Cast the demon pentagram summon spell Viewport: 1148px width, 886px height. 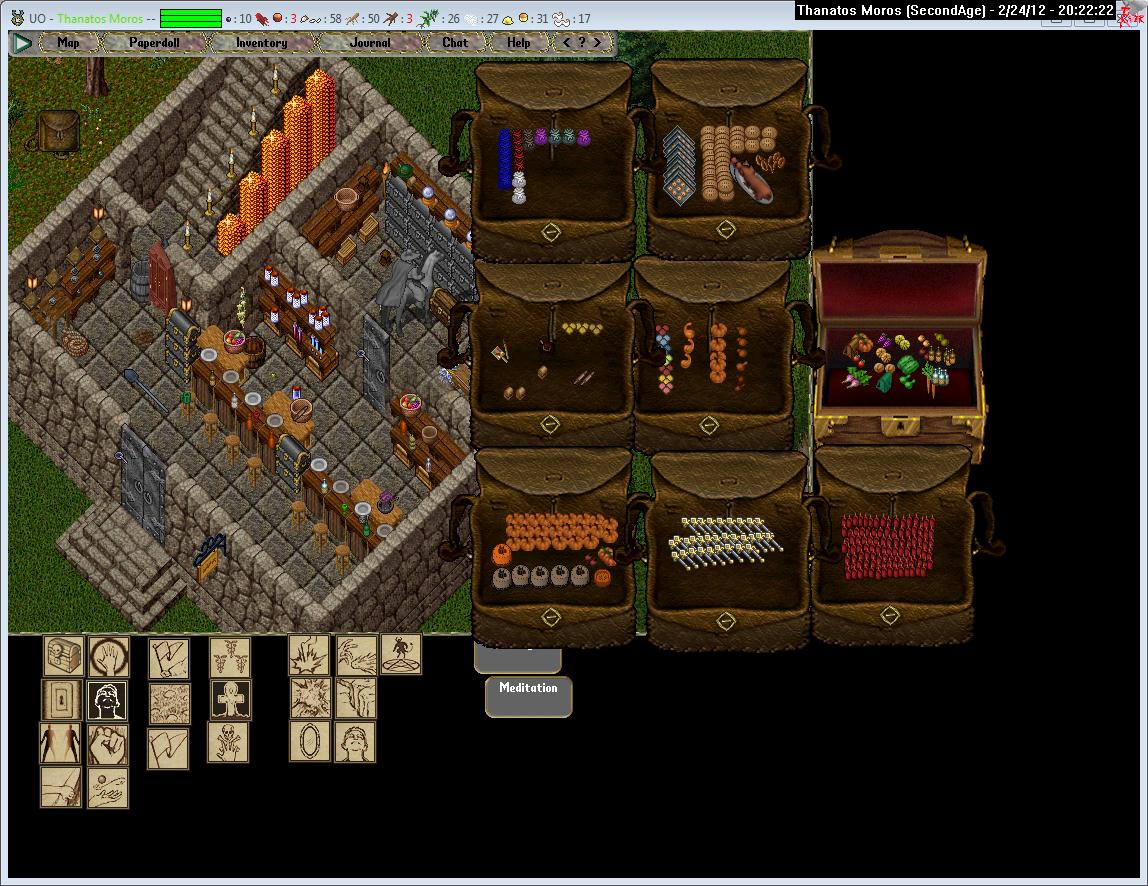coord(401,655)
